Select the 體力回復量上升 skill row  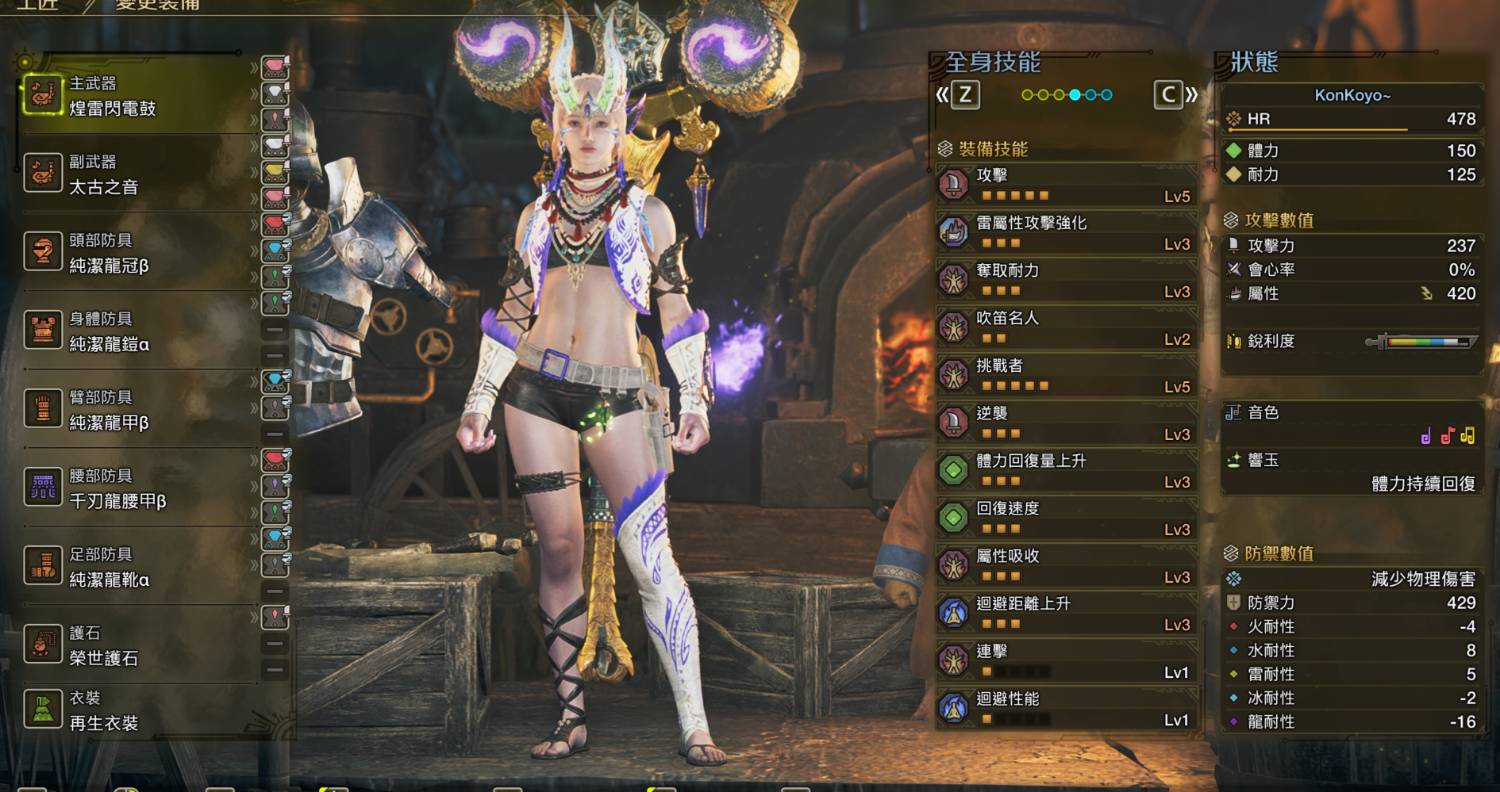[x=1066, y=470]
